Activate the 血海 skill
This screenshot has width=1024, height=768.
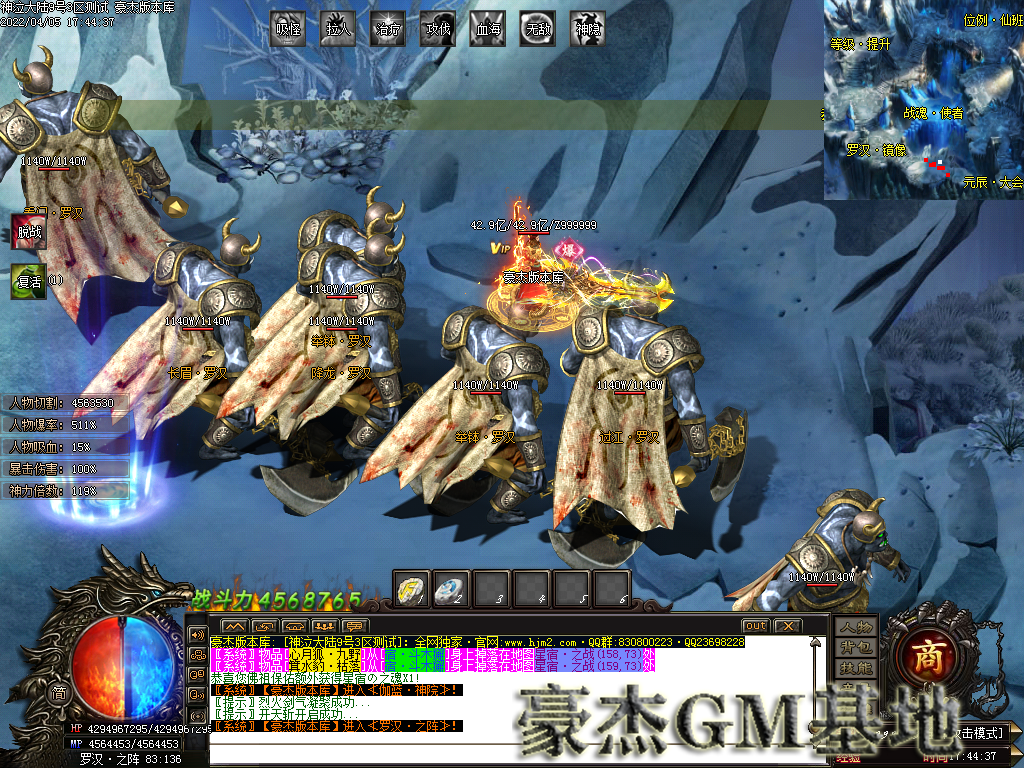[x=488, y=29]
